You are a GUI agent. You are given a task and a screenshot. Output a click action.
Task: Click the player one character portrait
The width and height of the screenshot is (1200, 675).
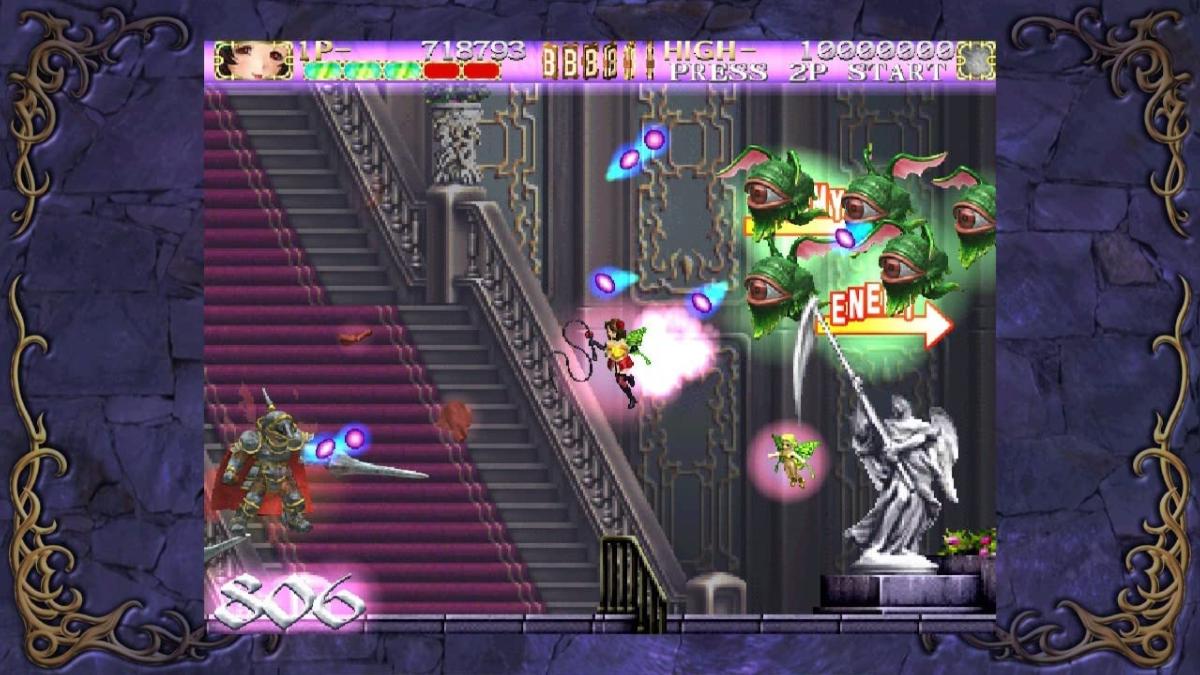tap(240, 60)
